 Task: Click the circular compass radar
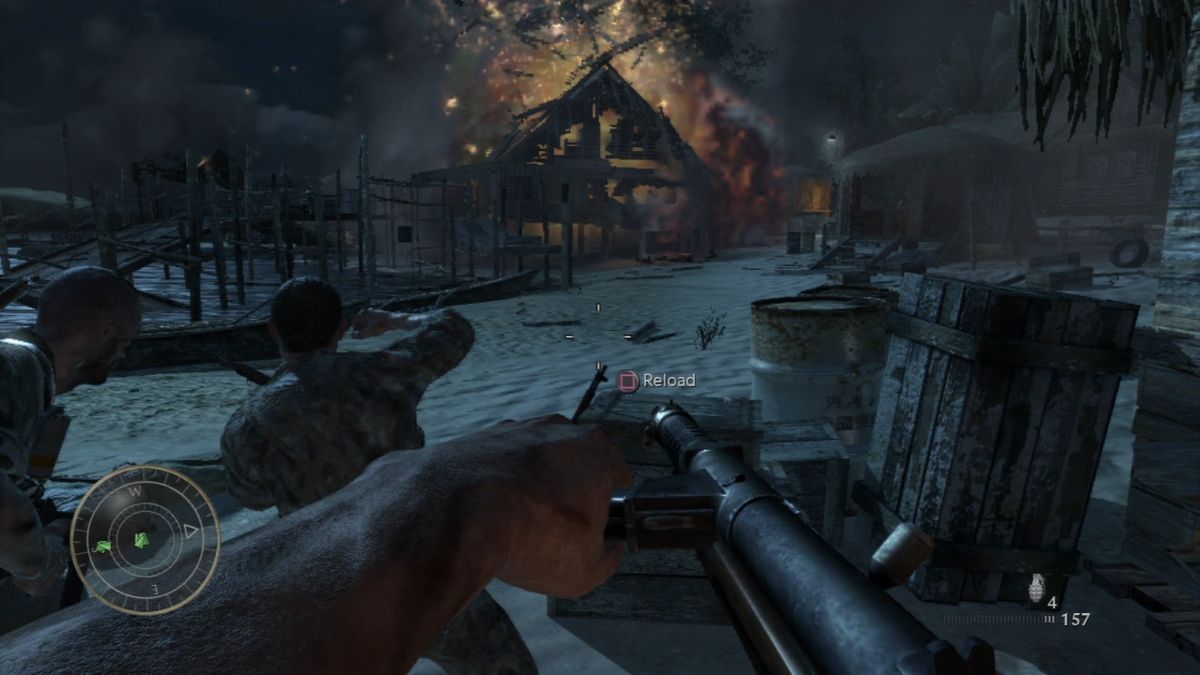coord(145,540)
